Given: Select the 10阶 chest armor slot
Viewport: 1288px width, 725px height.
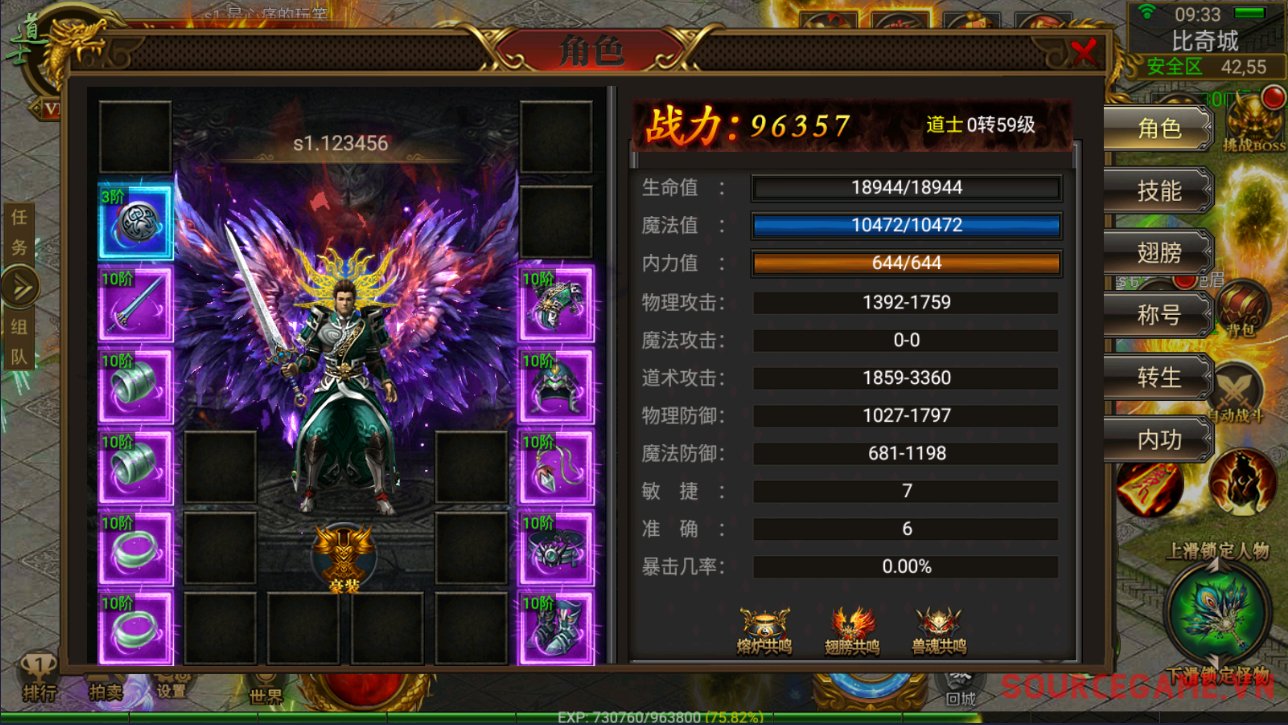Looking at the screenshot, I should click(556, 304).
